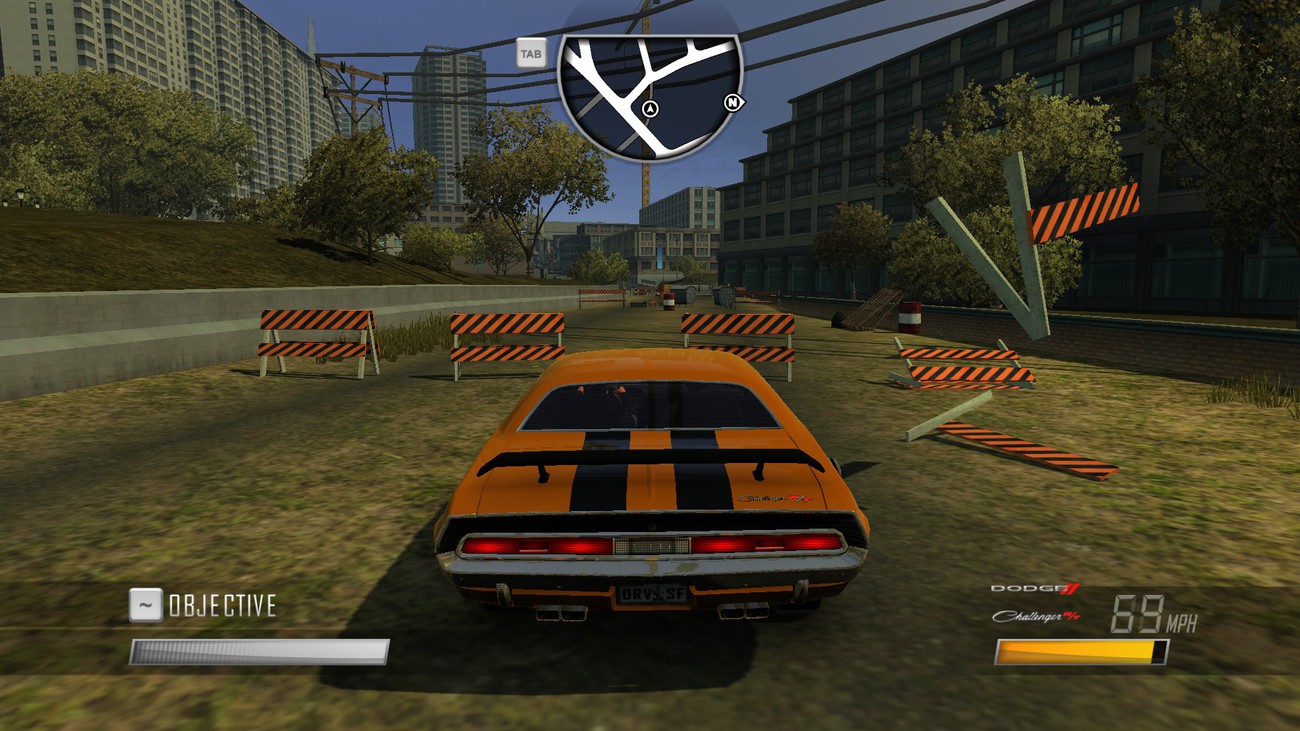Click the north compass marker on minimap
Viewport: 1300px width, 731px height.
coord(734,102)
